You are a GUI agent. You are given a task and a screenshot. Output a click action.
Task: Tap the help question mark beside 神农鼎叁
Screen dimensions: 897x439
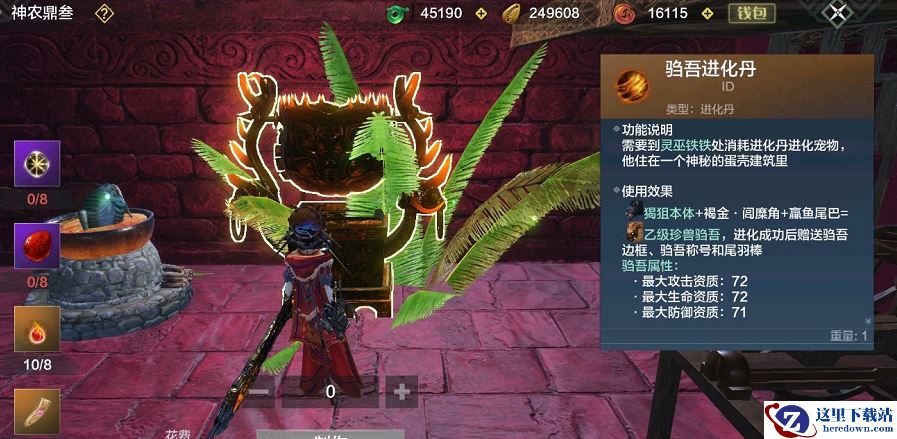(104, 13)
